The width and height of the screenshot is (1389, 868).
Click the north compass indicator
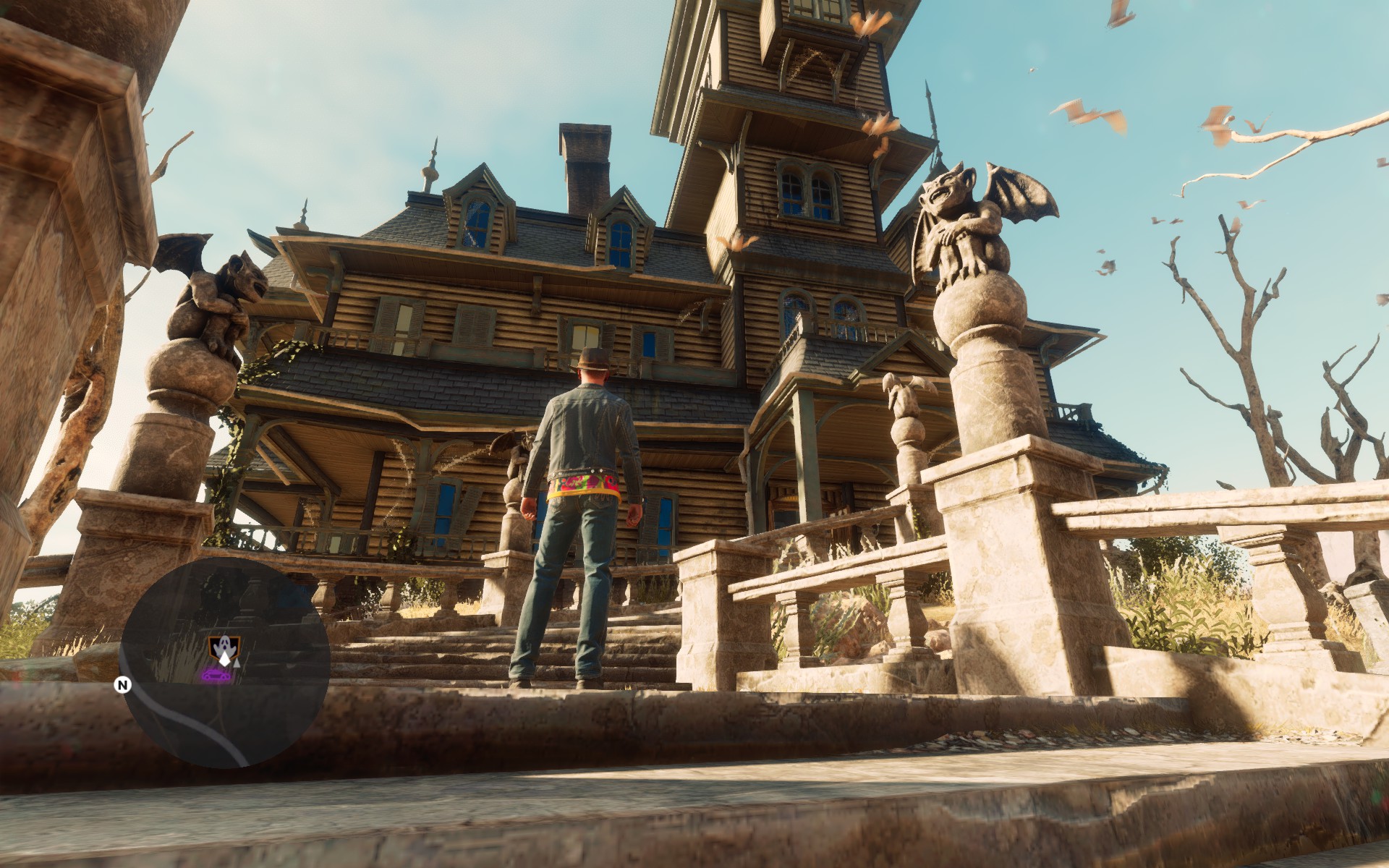(x=124, y=685)
